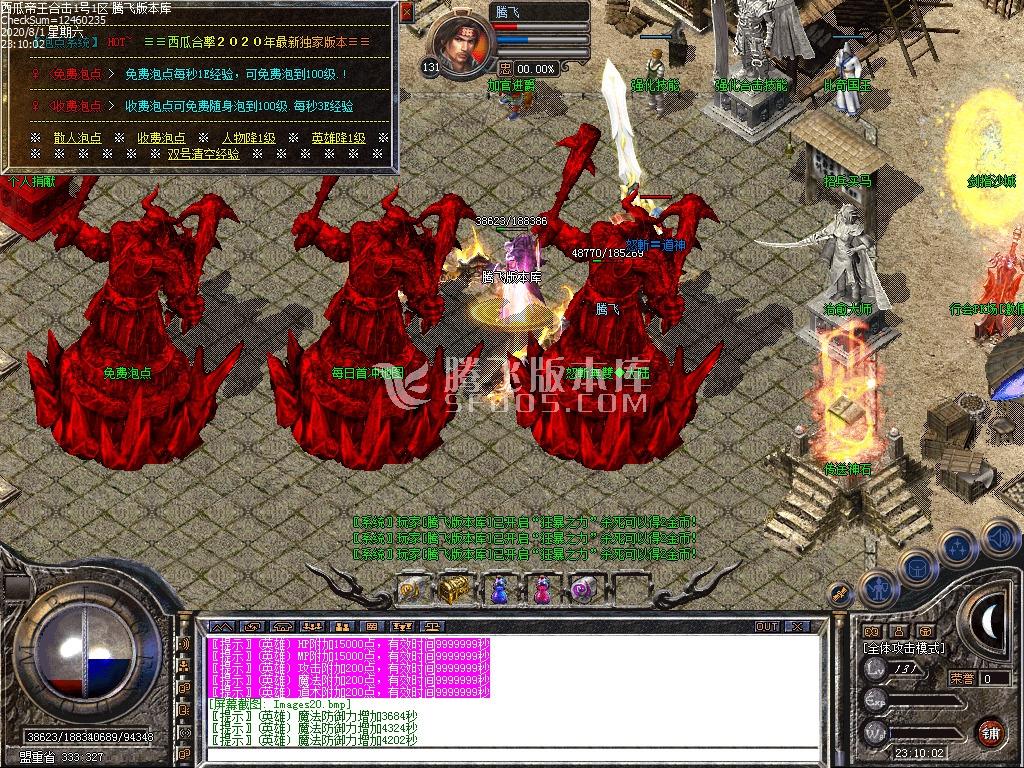
Task: Open the golden treasure chest in the belt
Action: click(453, 589)
